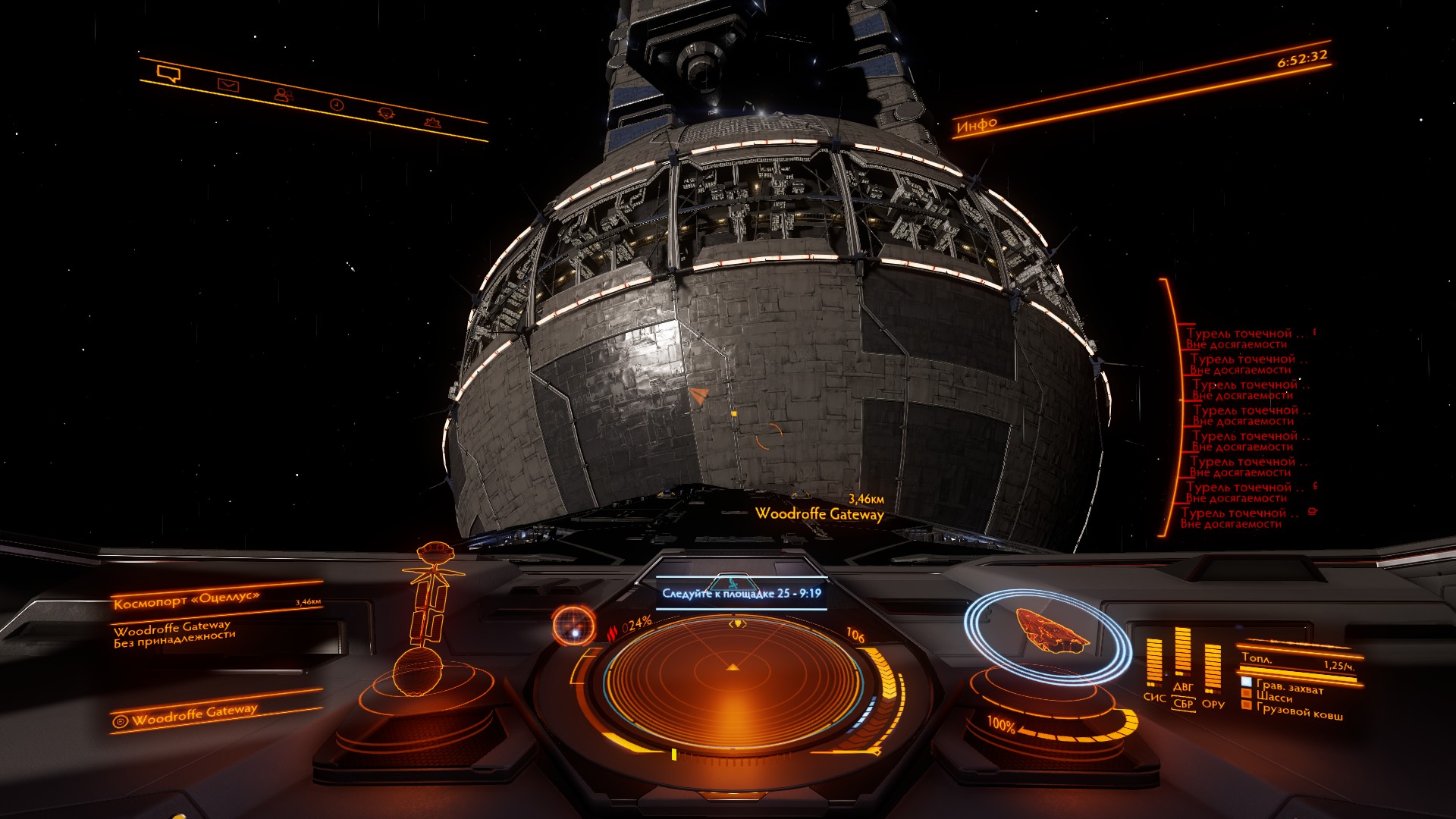The image size is (1456, 819).
Task: Toggle the Грузовой ковш cargo scoop
Action: [1298, 711]
